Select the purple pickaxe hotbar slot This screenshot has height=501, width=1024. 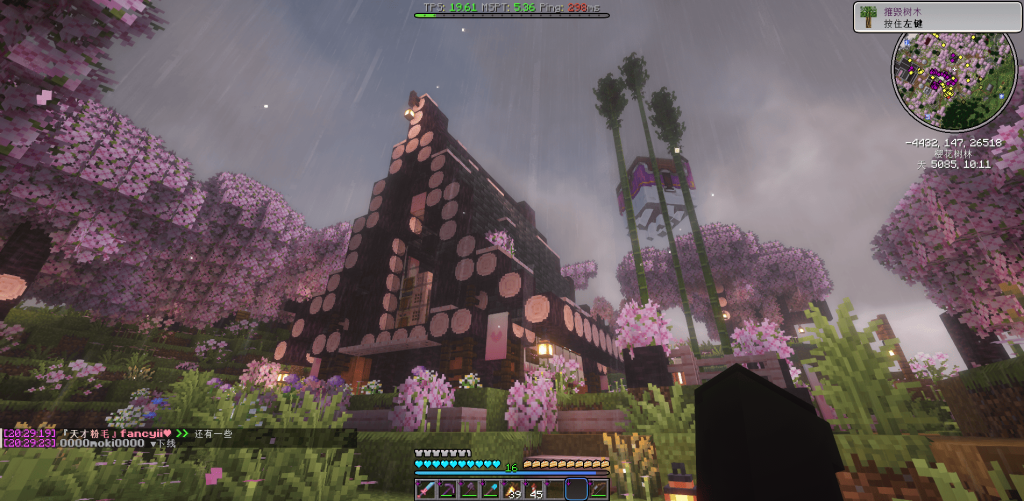(446, 489)
